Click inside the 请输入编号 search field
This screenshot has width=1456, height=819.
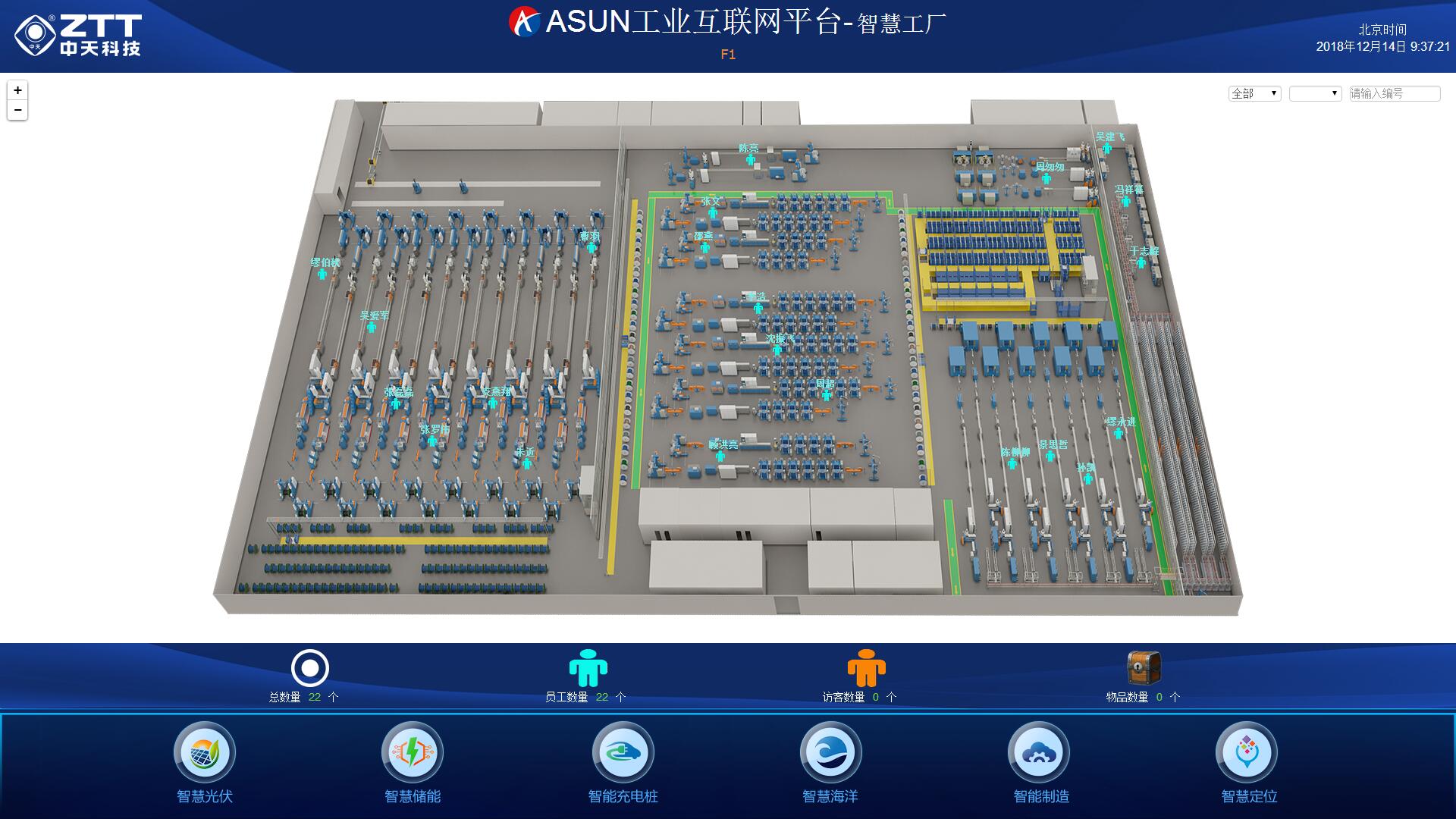[x=1392, y=93]
